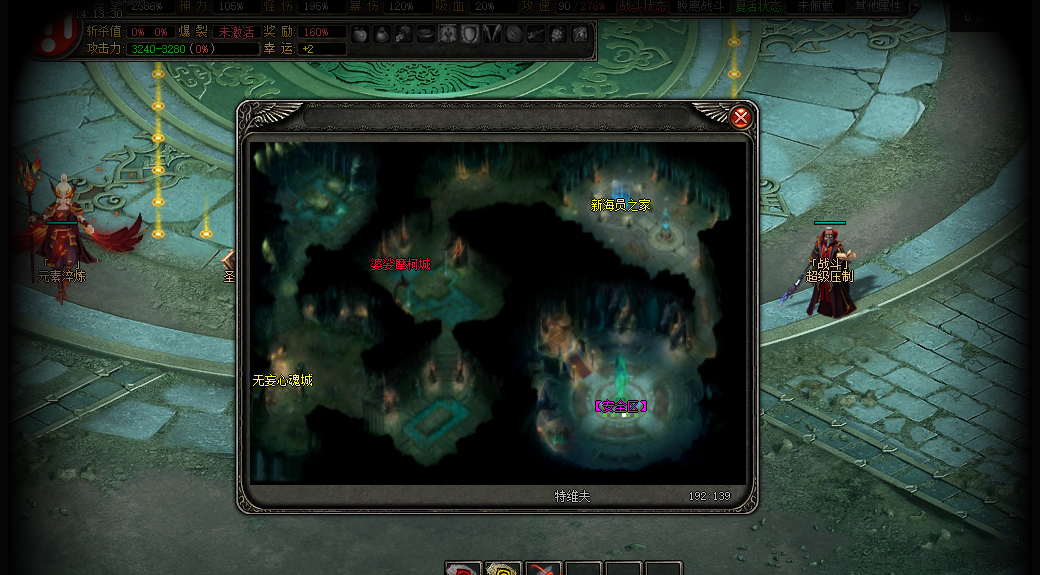Click the 【安全区】 safe zone marker

coord(620,406)
